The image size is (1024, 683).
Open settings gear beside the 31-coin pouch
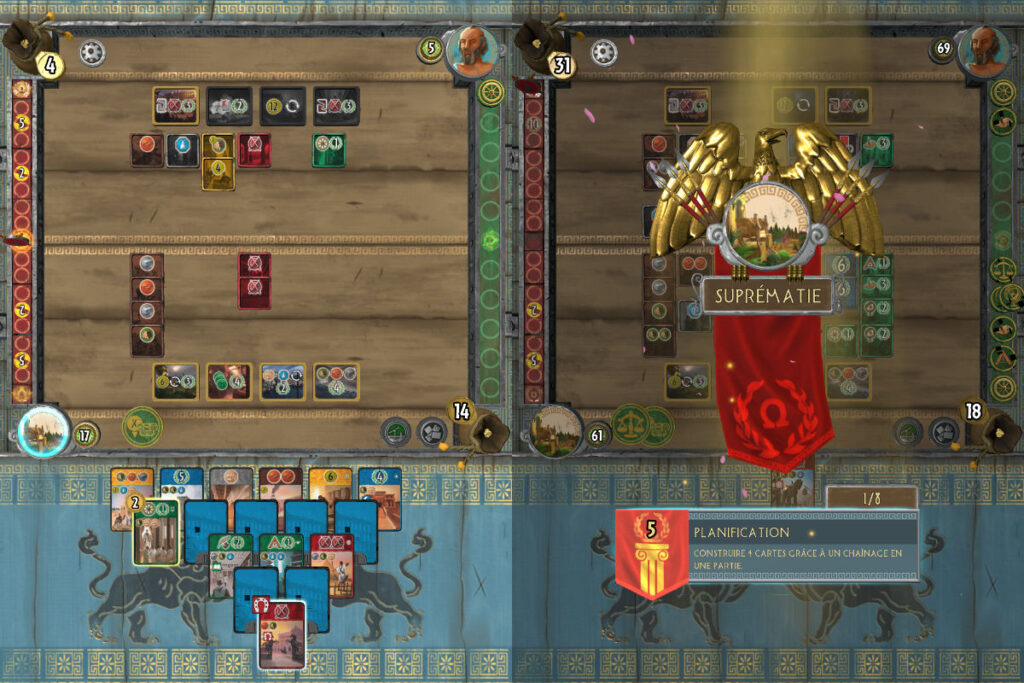click(x=603, y=52)
